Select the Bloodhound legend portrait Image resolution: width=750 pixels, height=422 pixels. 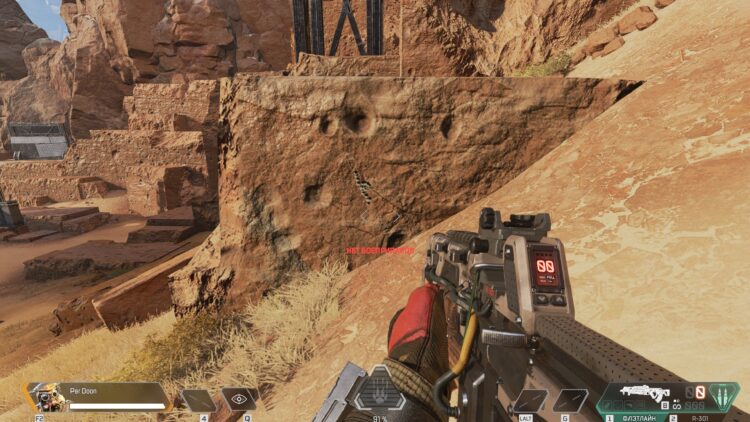(x=45, y=397)
